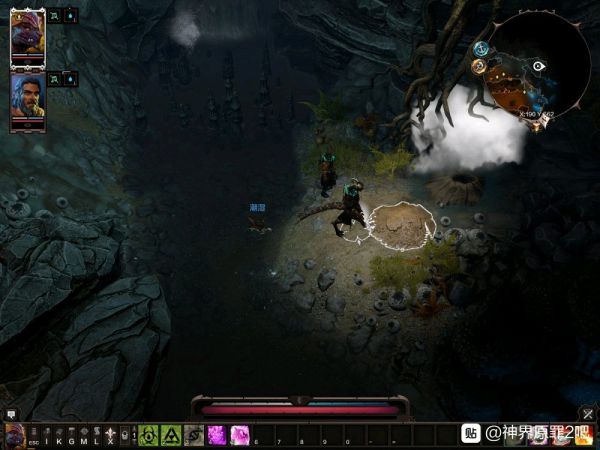The width and height of the screenshot is (600, 450).
Task: Use the bright pink item in hotbar
Action: click(216, 435)
